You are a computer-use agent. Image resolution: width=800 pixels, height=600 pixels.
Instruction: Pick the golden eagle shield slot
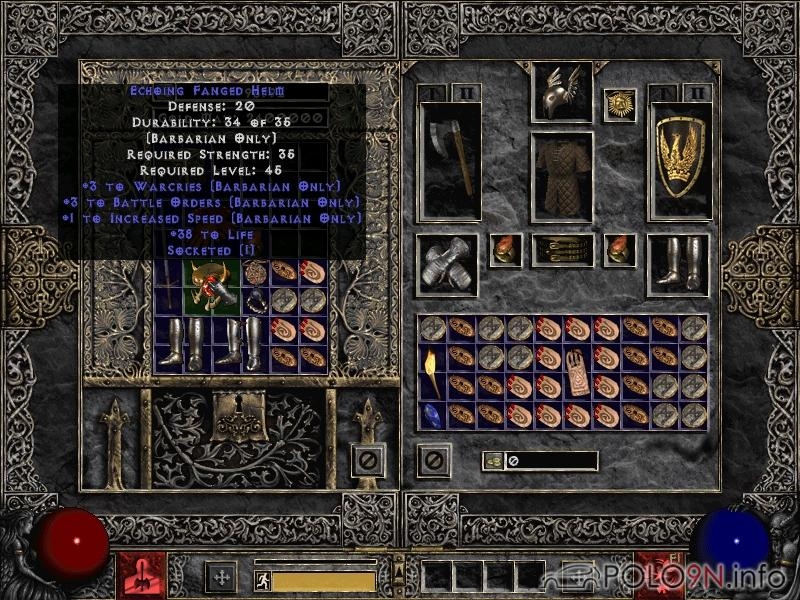point(678,160)
